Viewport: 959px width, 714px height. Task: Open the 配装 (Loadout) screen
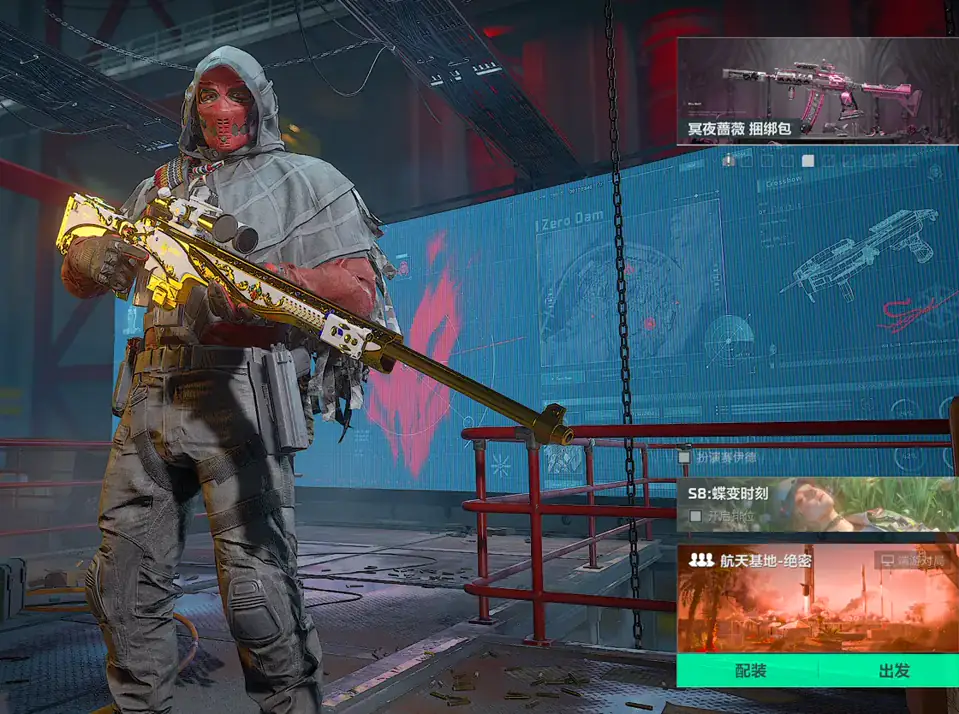tap(750, 670)
